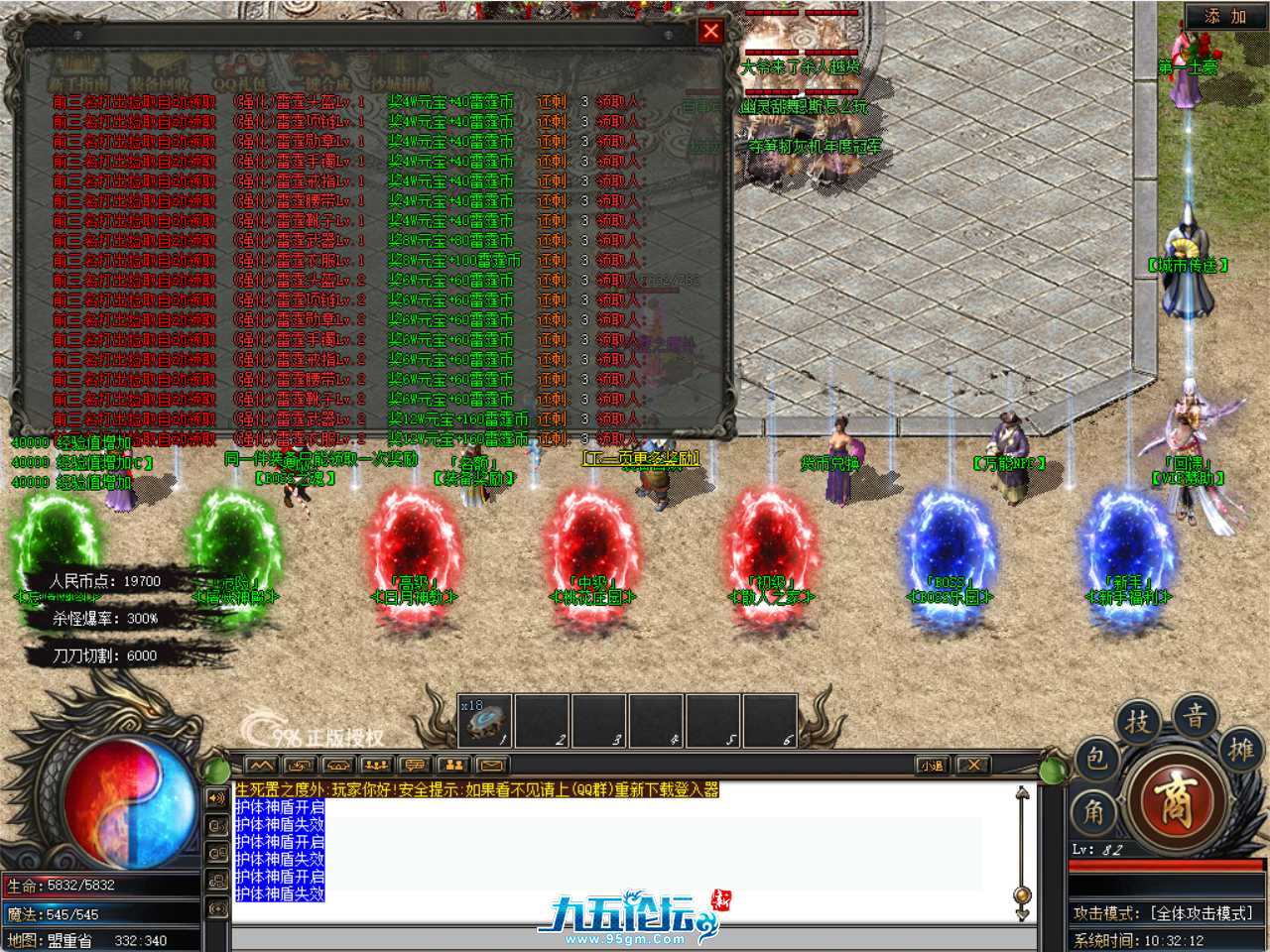
Task: Open the stall via 摊 button
Action: coord(1240,749)
